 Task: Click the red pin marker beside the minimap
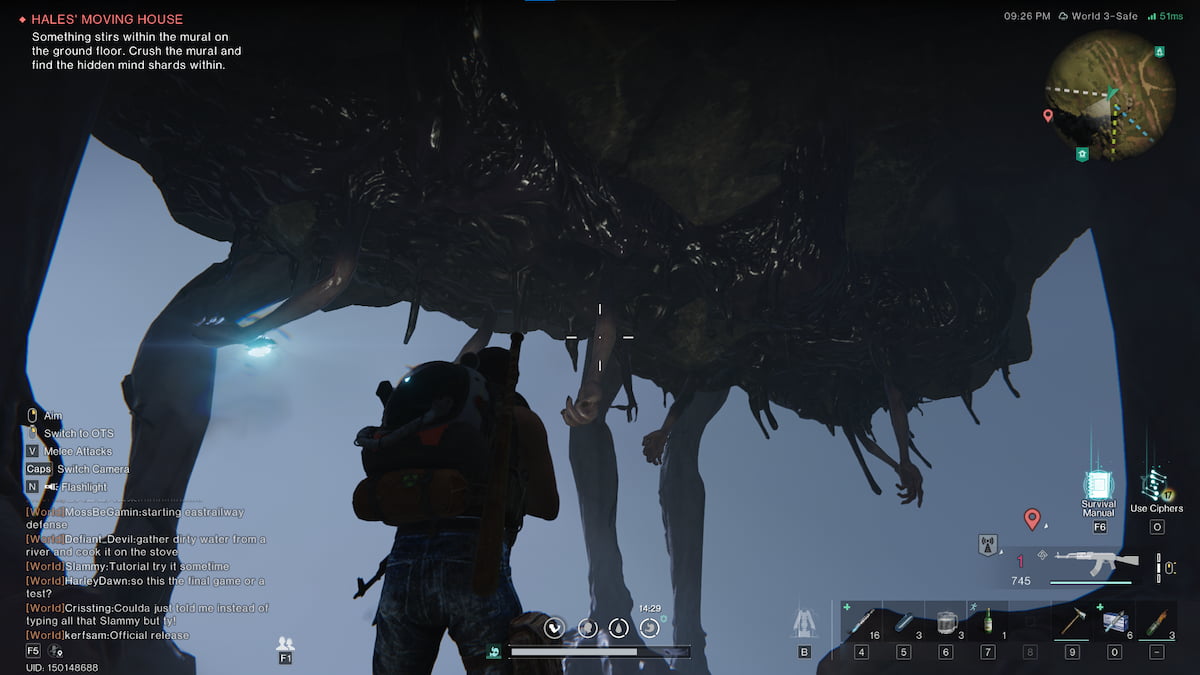pyautogui.click(x=1048, y=116)
